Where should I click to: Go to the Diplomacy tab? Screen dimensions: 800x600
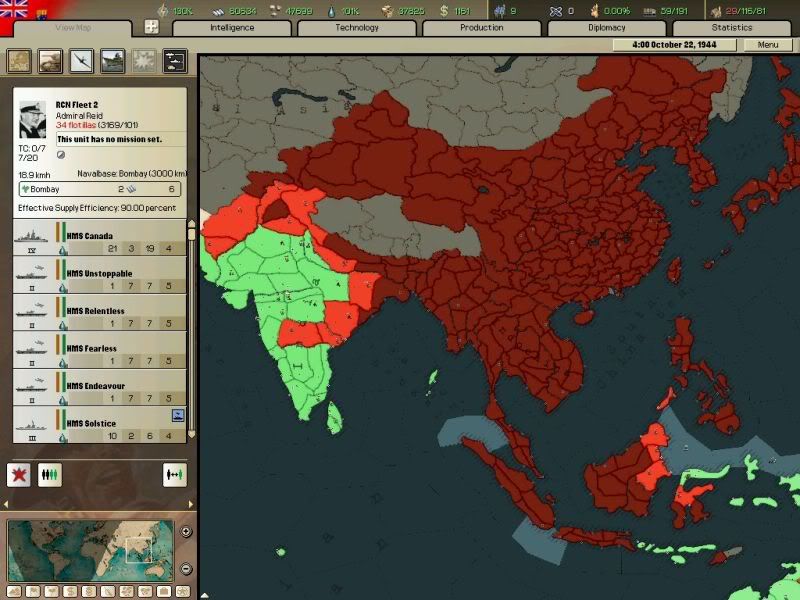coord(606,28)
